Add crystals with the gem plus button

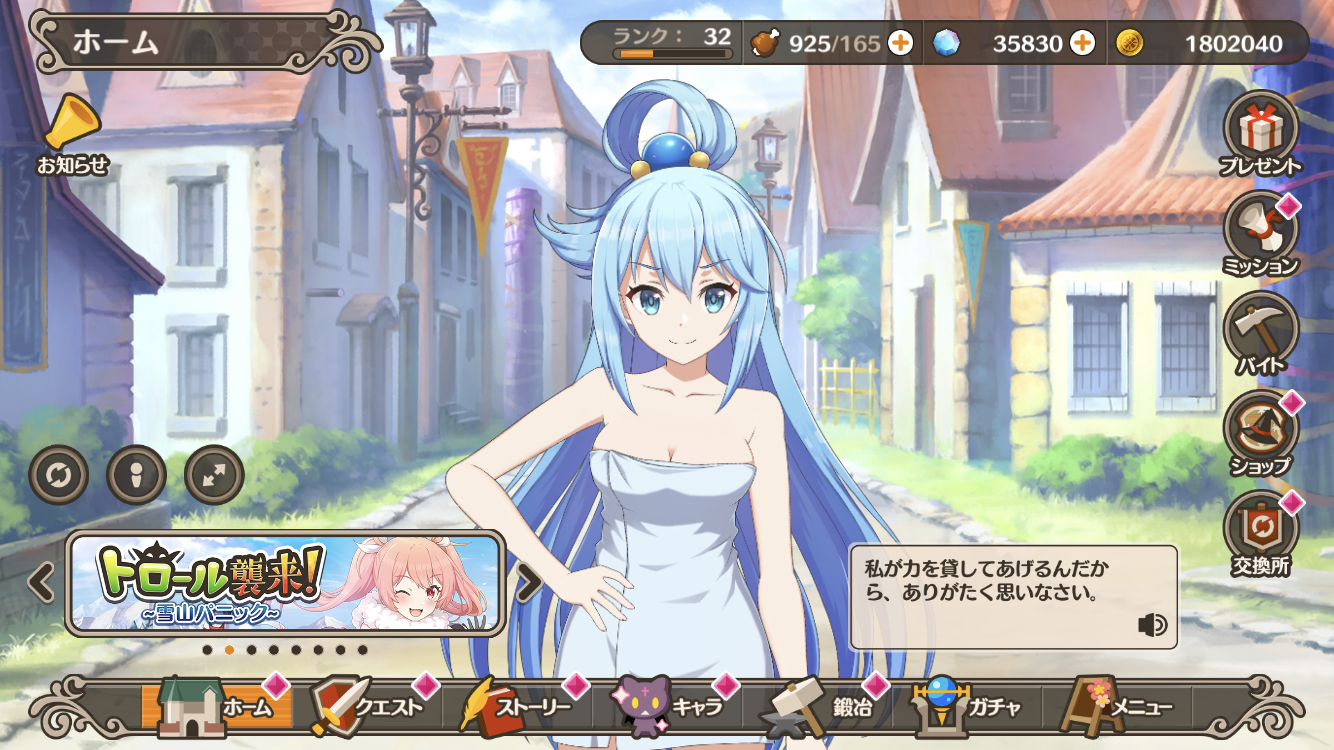pyautogui.click(x=1082, y=43)
